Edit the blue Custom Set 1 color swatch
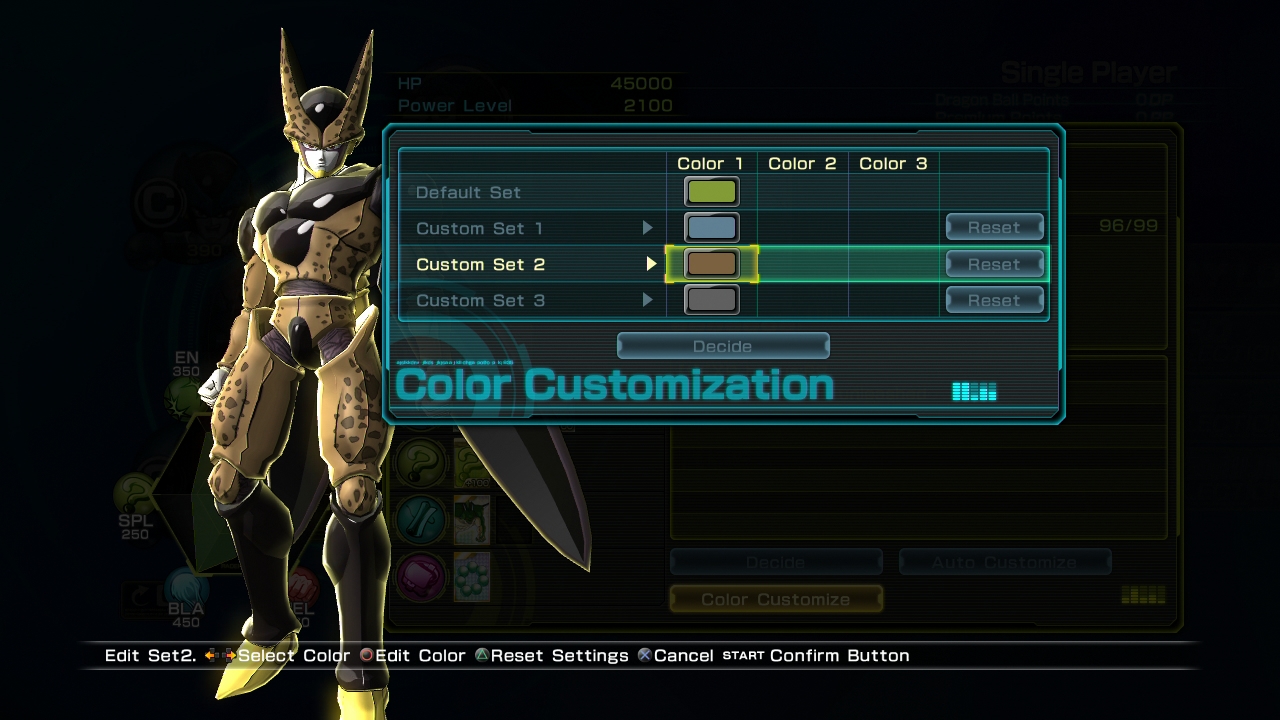This screenshot has width=1280, height=720. coord(711,228)
